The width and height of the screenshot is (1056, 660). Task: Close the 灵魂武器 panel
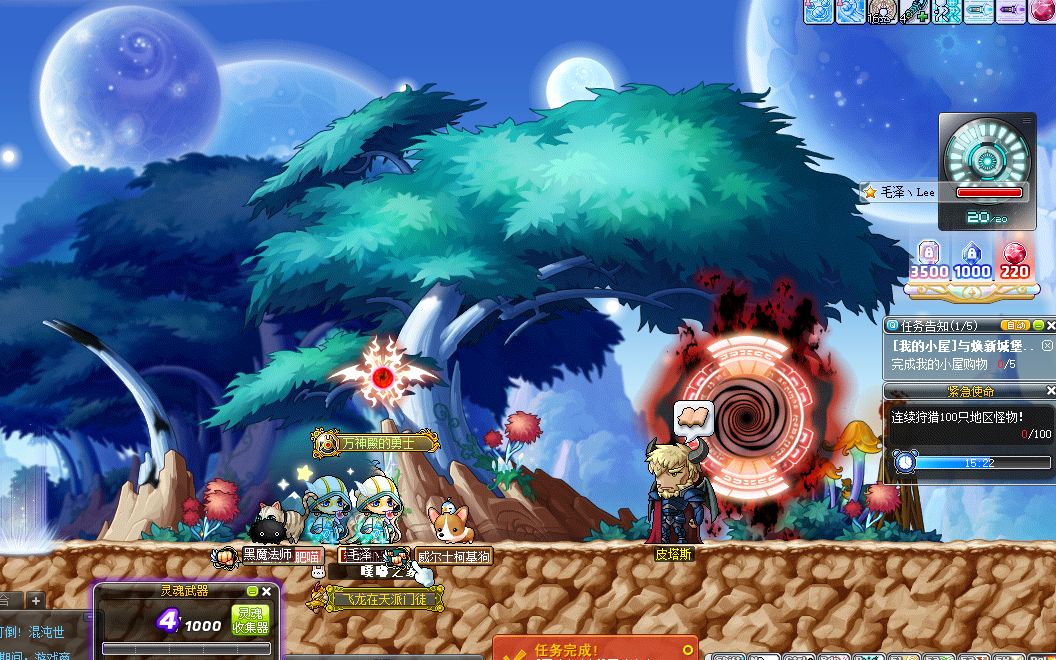coord(267,592)
